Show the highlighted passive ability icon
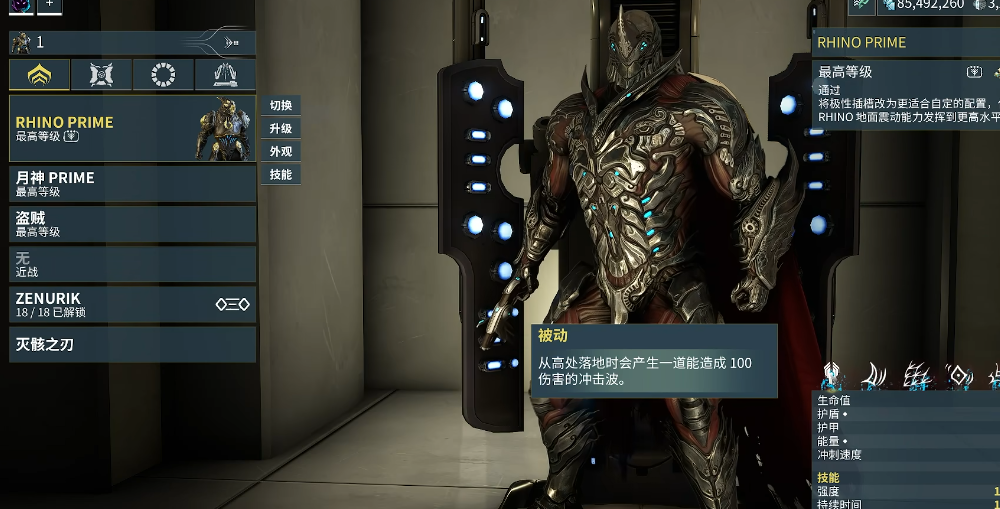Screen dimensions: 1000x509 coord(832,376)
